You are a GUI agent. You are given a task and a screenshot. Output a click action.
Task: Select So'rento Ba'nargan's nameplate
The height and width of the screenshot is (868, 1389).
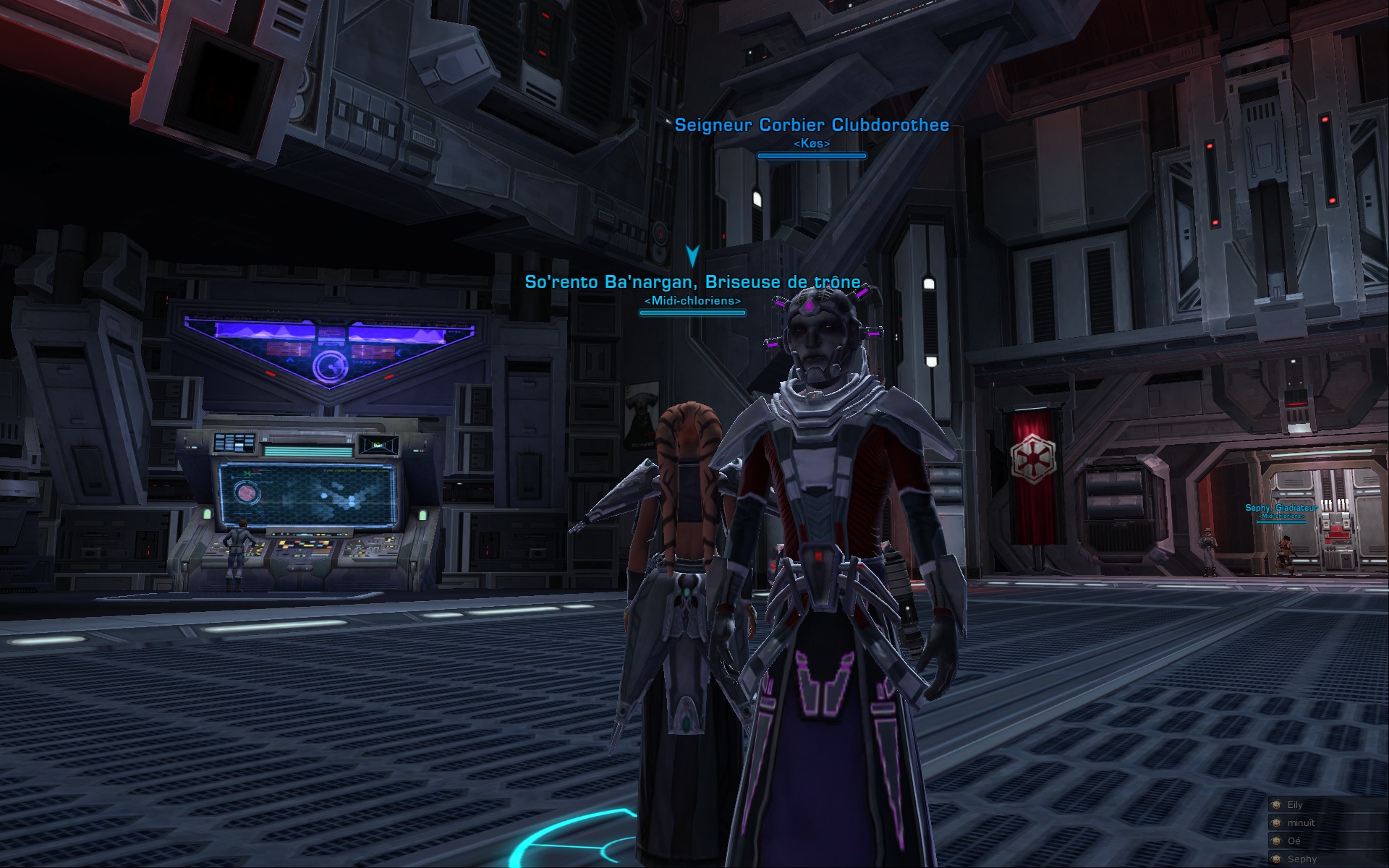point(692,282)
